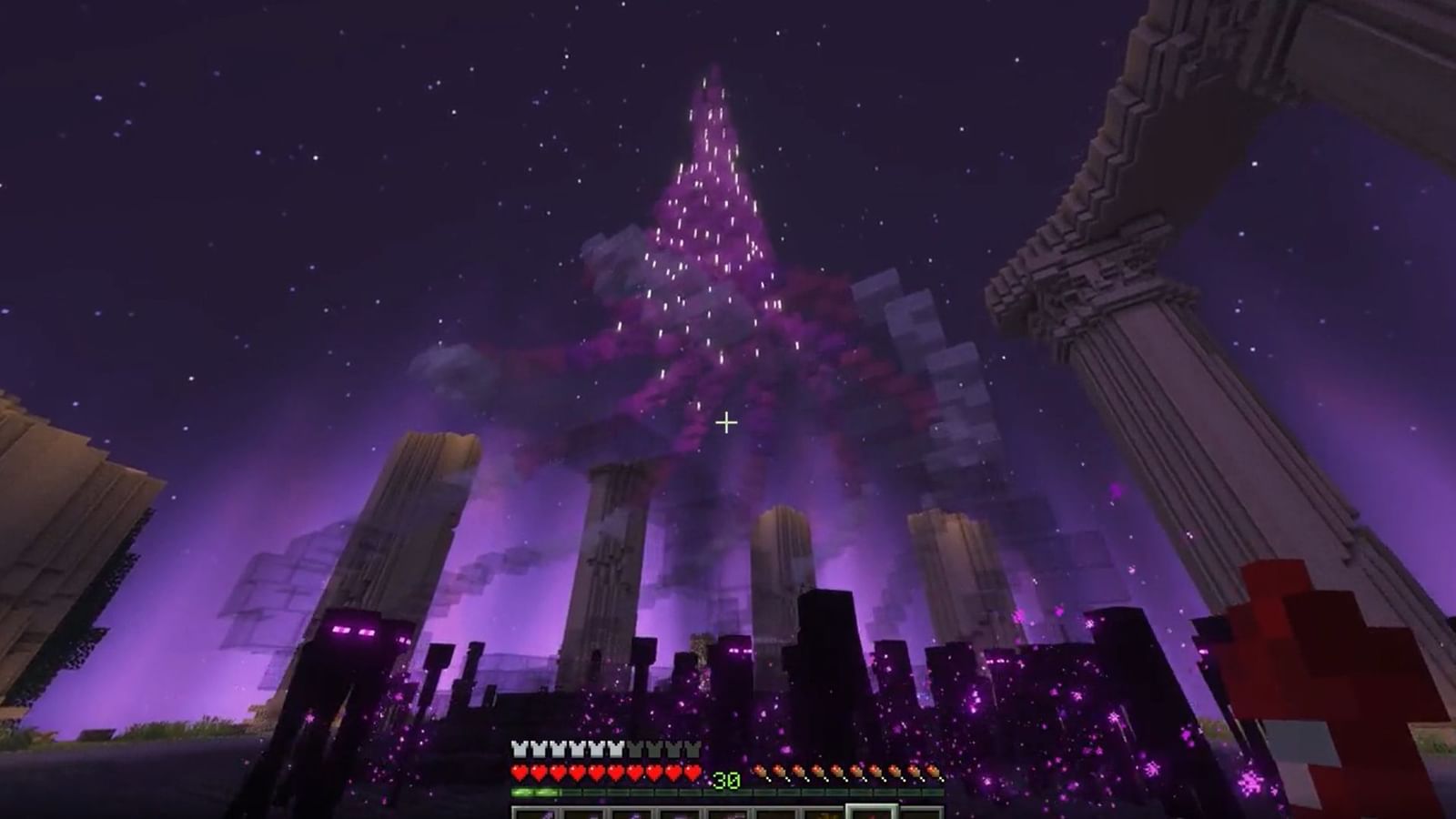Select the enchanted tool in hotbar slot three

pos(635,814)
